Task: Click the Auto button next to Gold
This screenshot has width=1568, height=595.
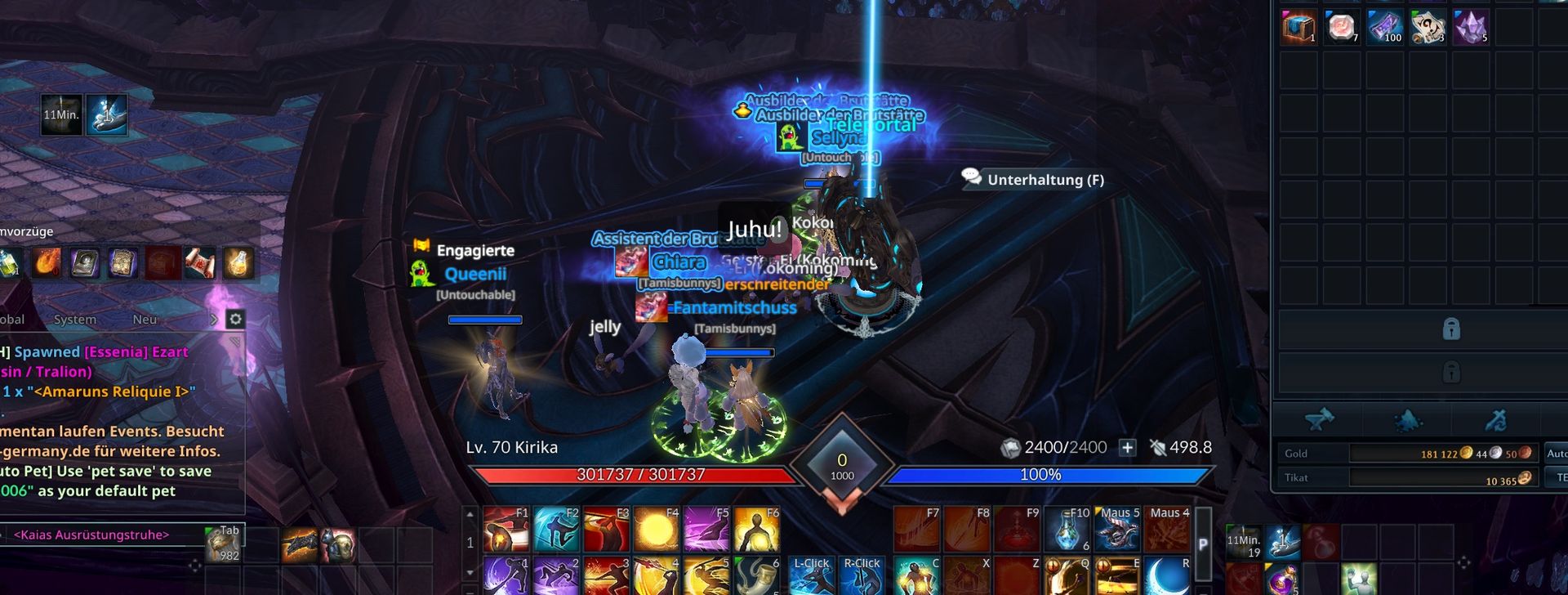Action: click(1556, 453)
